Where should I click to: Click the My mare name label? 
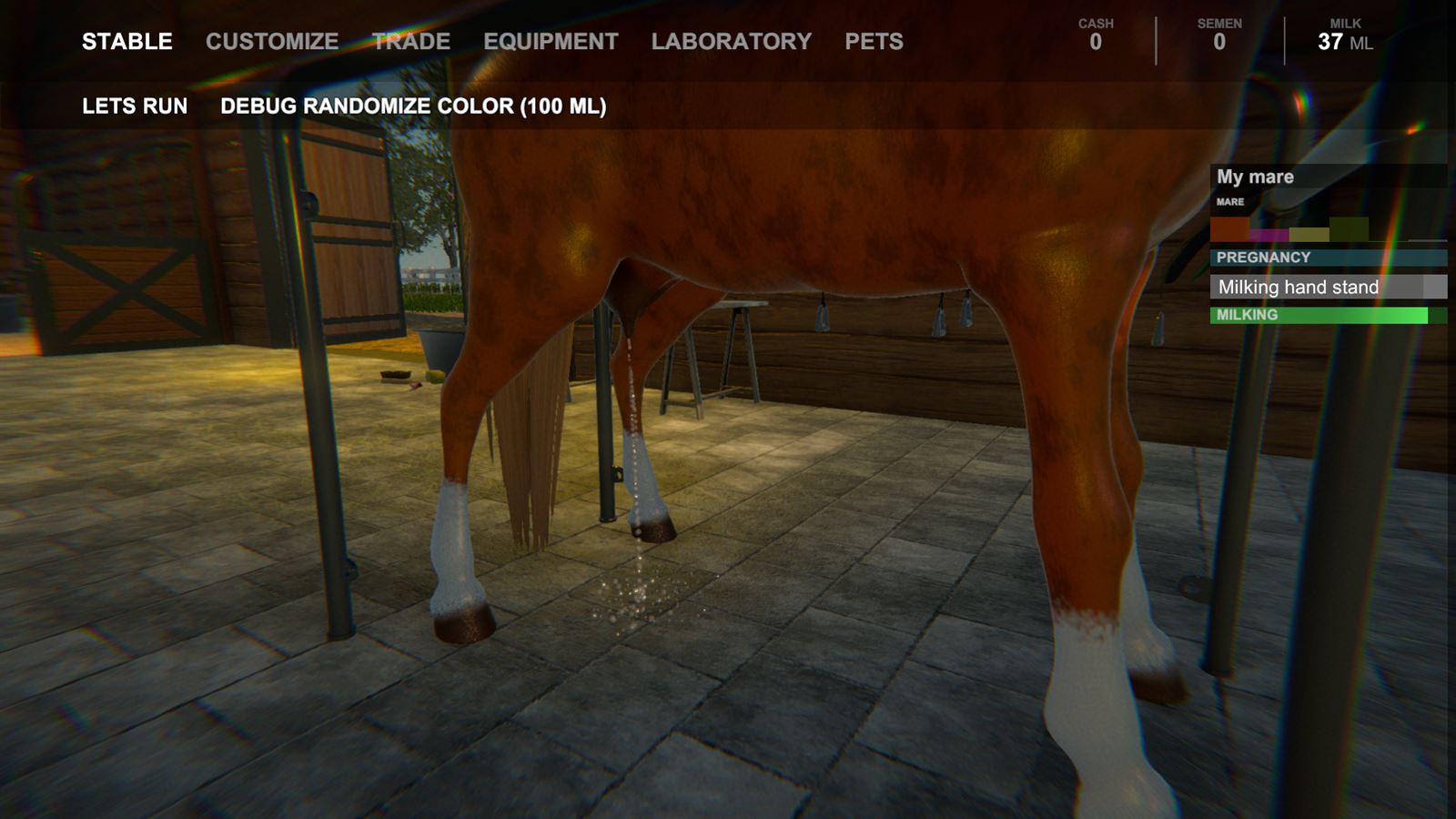[1256, 176]
